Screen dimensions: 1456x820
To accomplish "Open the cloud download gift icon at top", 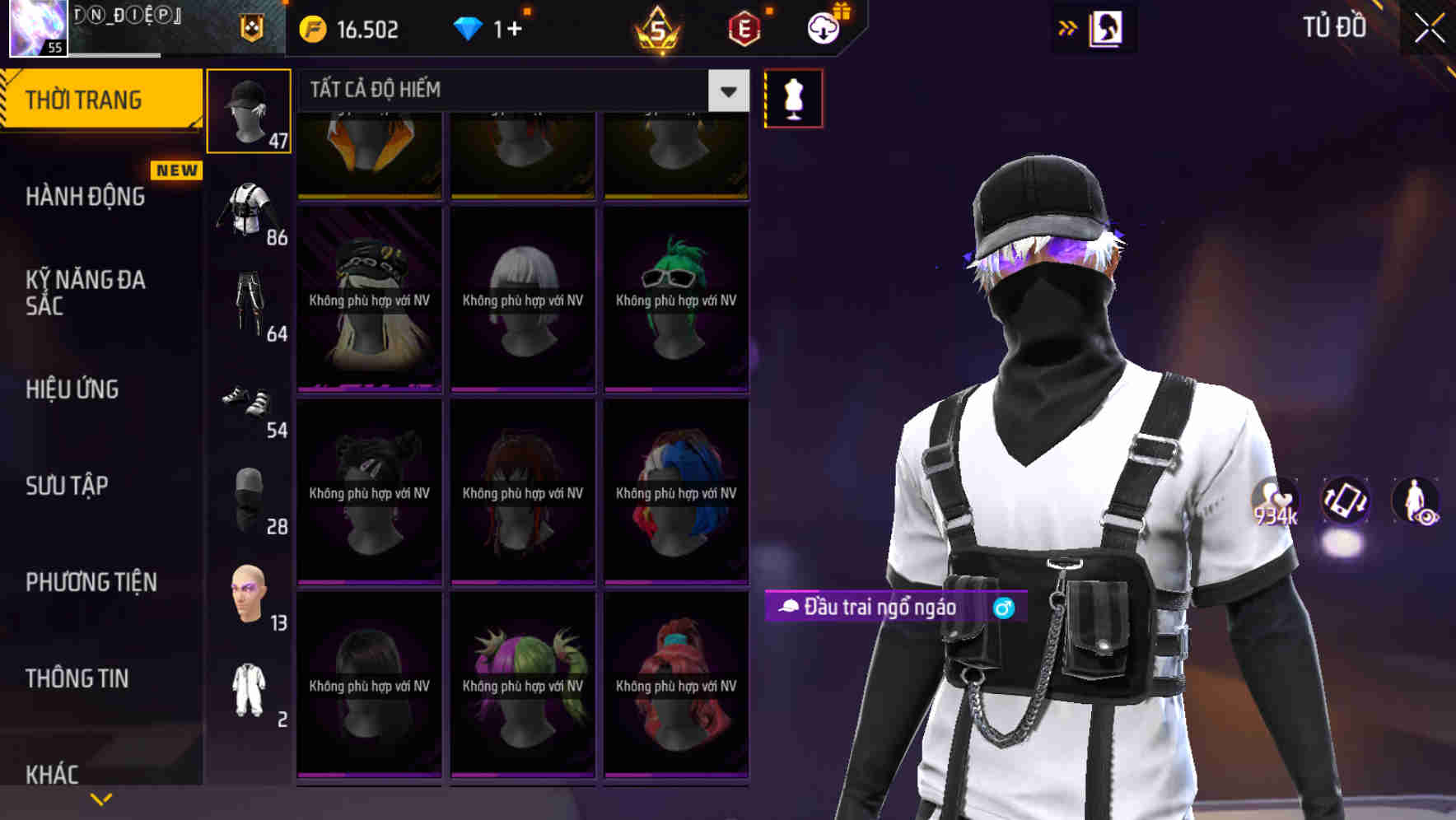I will pyautogui.click(x=823, y=28).
